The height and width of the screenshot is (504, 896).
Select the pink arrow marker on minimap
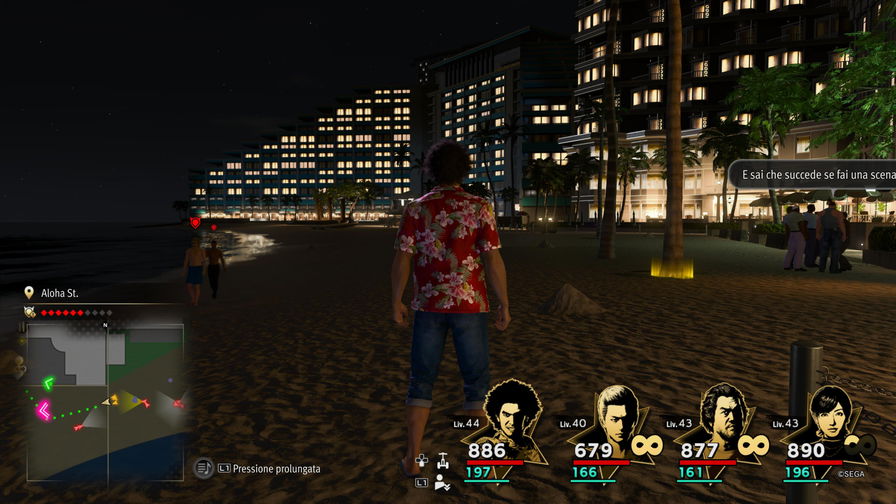43,409
